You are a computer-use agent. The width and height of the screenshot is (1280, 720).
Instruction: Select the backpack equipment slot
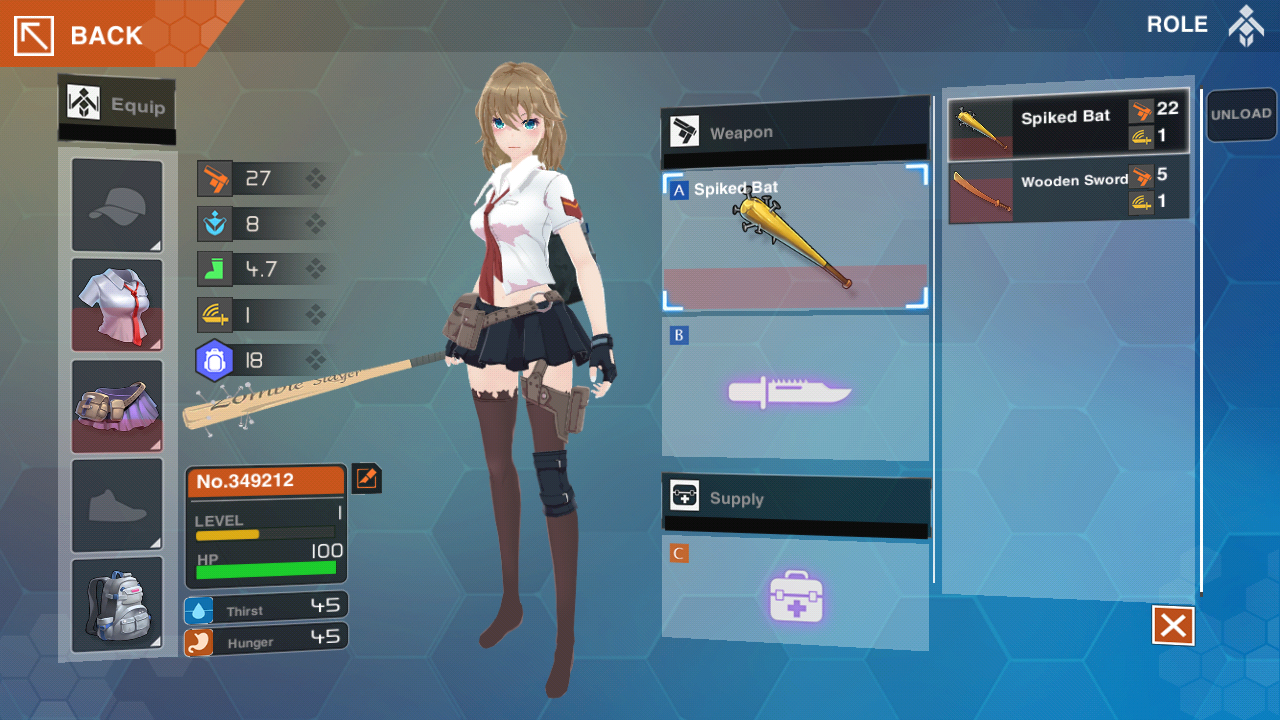point(117,604)
